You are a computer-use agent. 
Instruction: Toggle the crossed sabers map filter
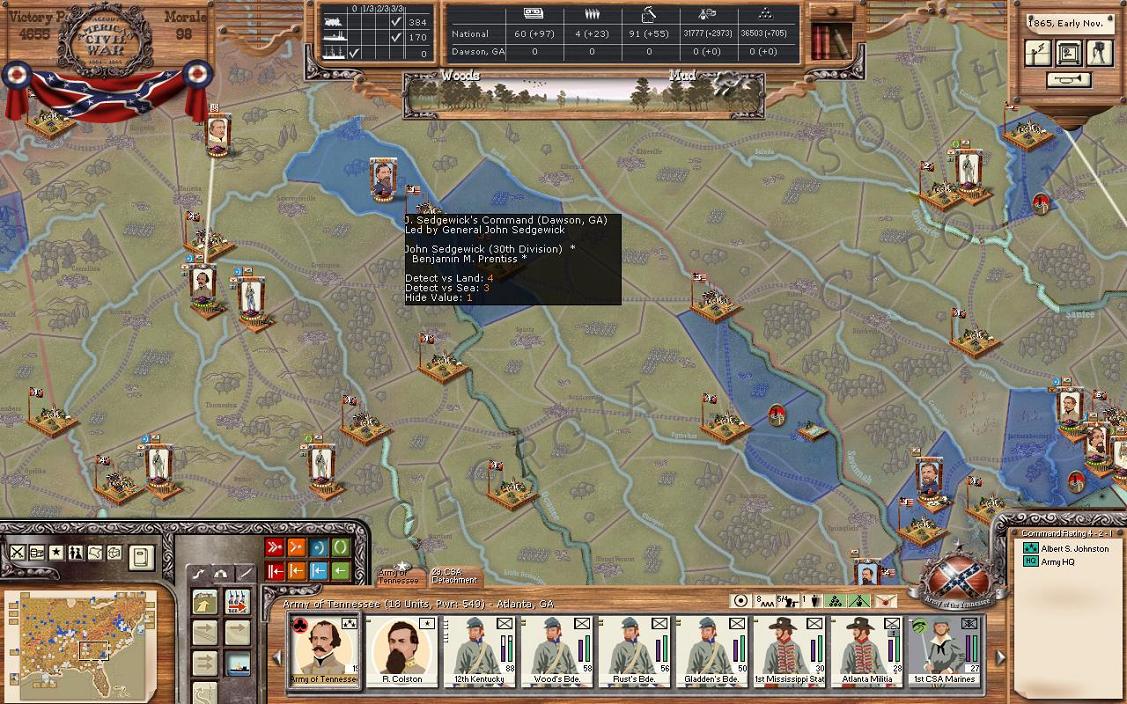(18, 553)
